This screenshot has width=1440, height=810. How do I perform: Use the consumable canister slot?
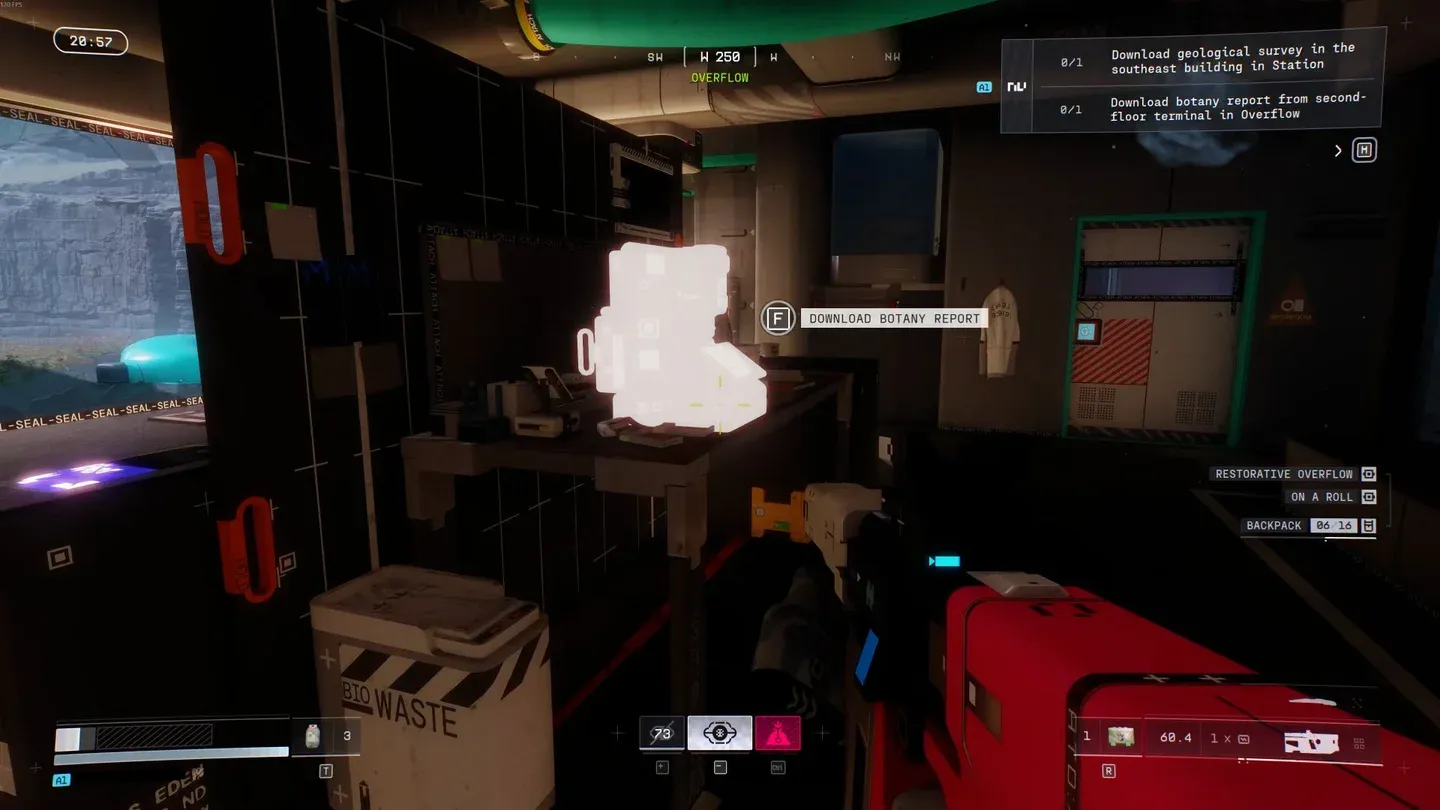(312, 736)
